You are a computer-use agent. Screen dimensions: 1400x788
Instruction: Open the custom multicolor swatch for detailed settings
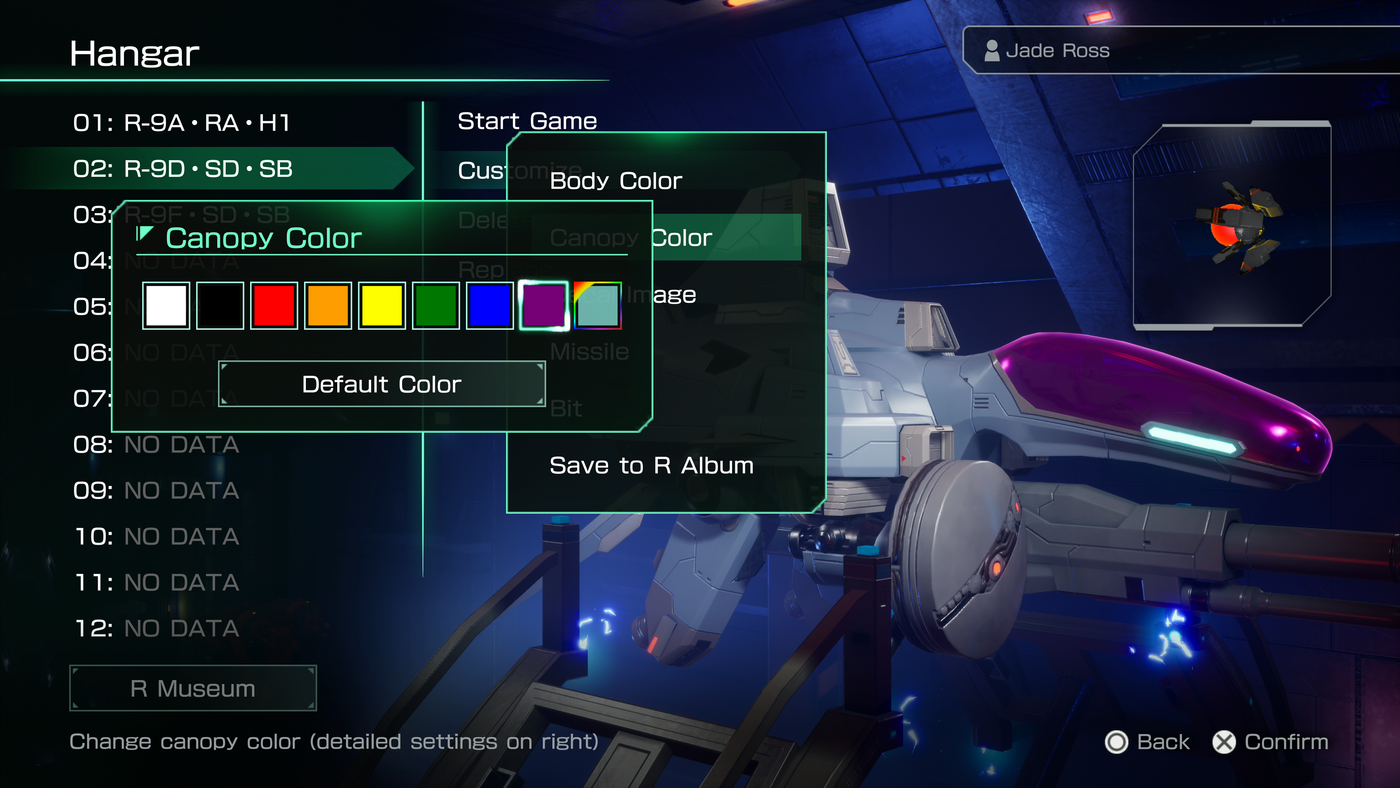click(597, 305)
